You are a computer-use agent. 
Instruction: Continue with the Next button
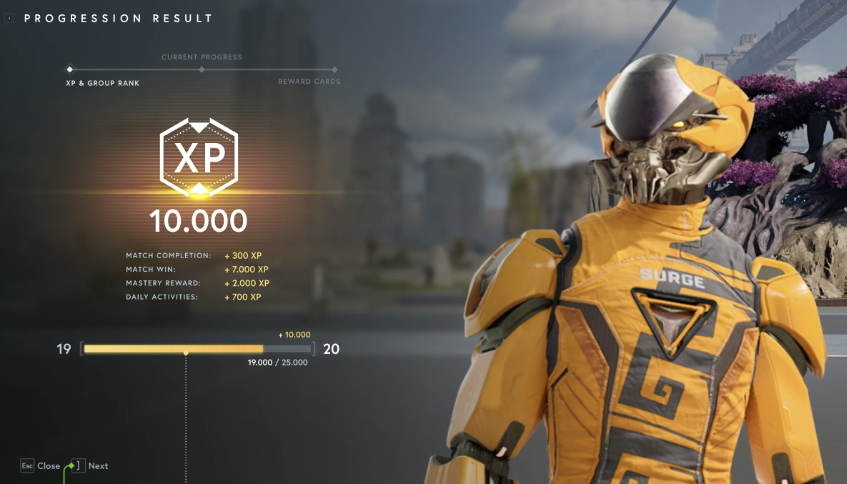point(88,466)
